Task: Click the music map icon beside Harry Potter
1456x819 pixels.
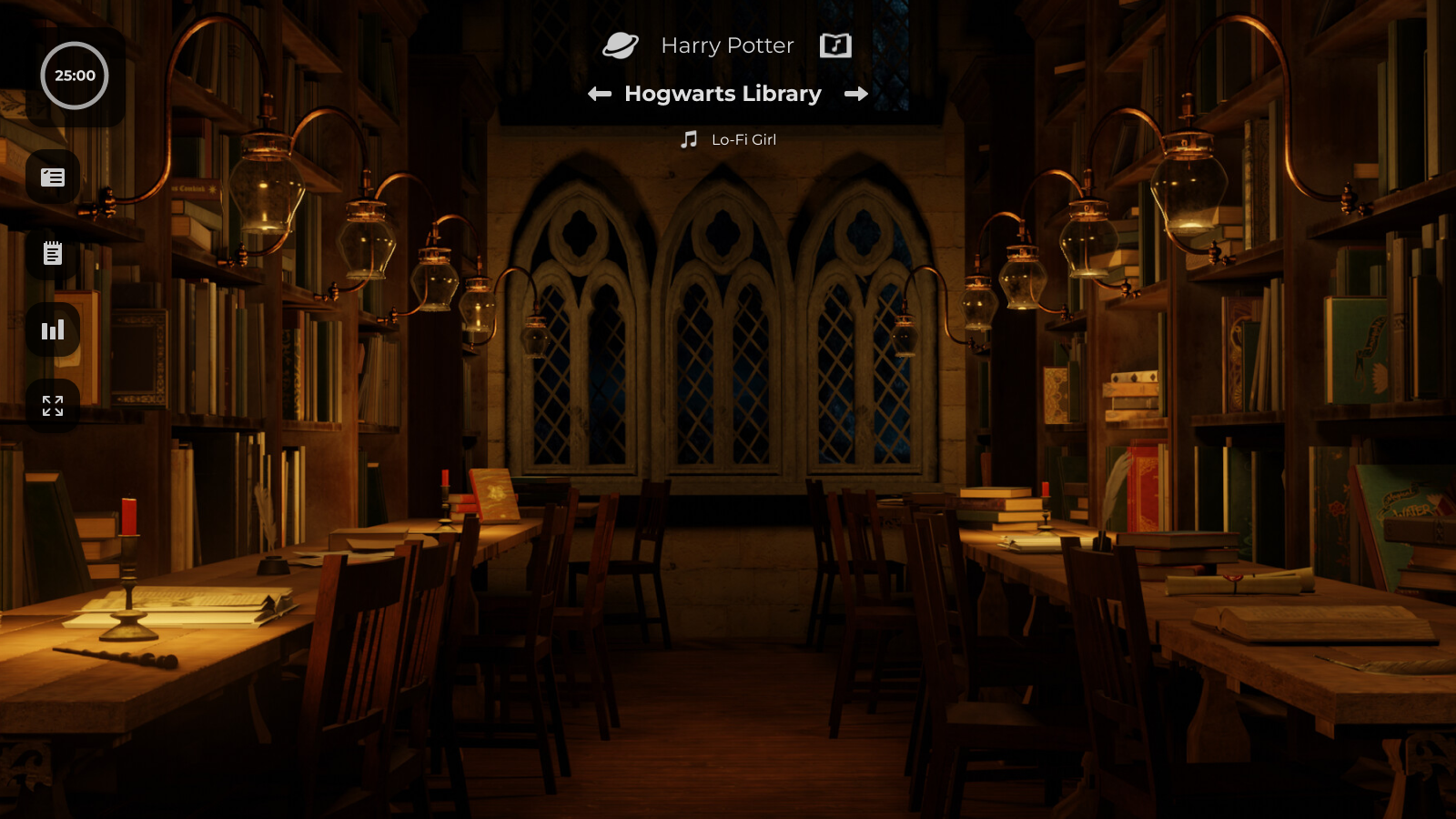Action: tap(835, 45)
